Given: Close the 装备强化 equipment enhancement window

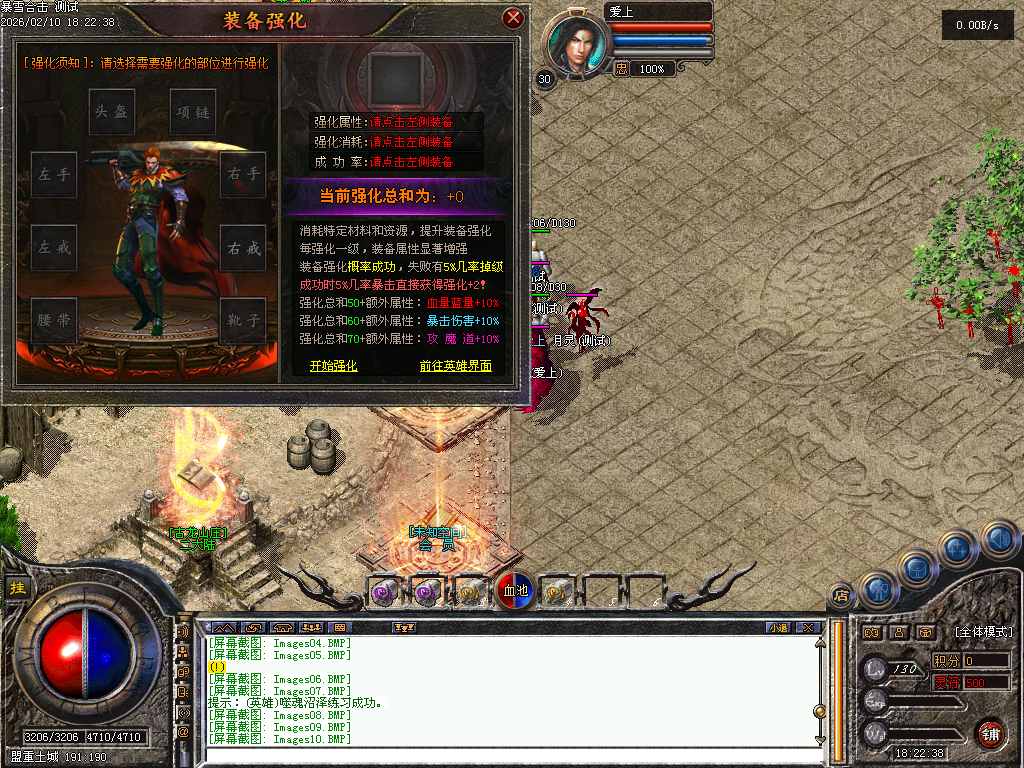Looking at the screenshot, I should [513, 18].
